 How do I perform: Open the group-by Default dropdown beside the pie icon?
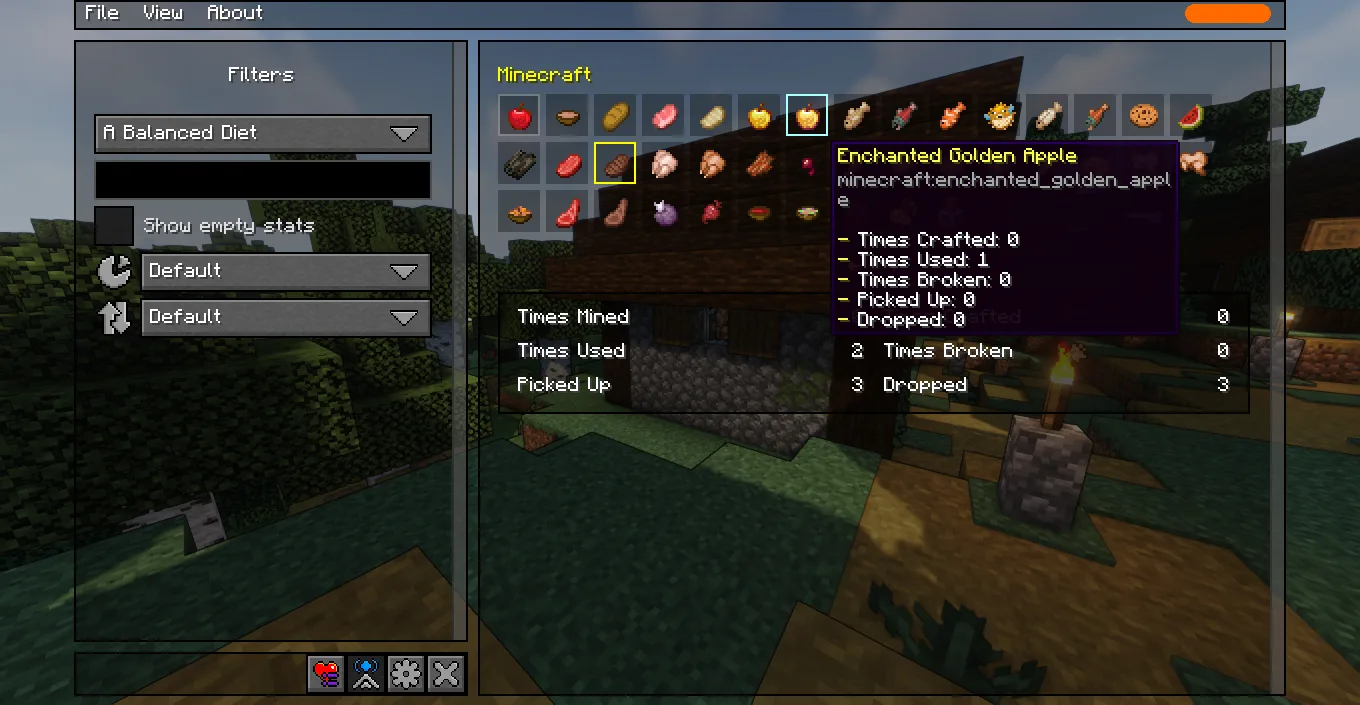click(285, 271)
